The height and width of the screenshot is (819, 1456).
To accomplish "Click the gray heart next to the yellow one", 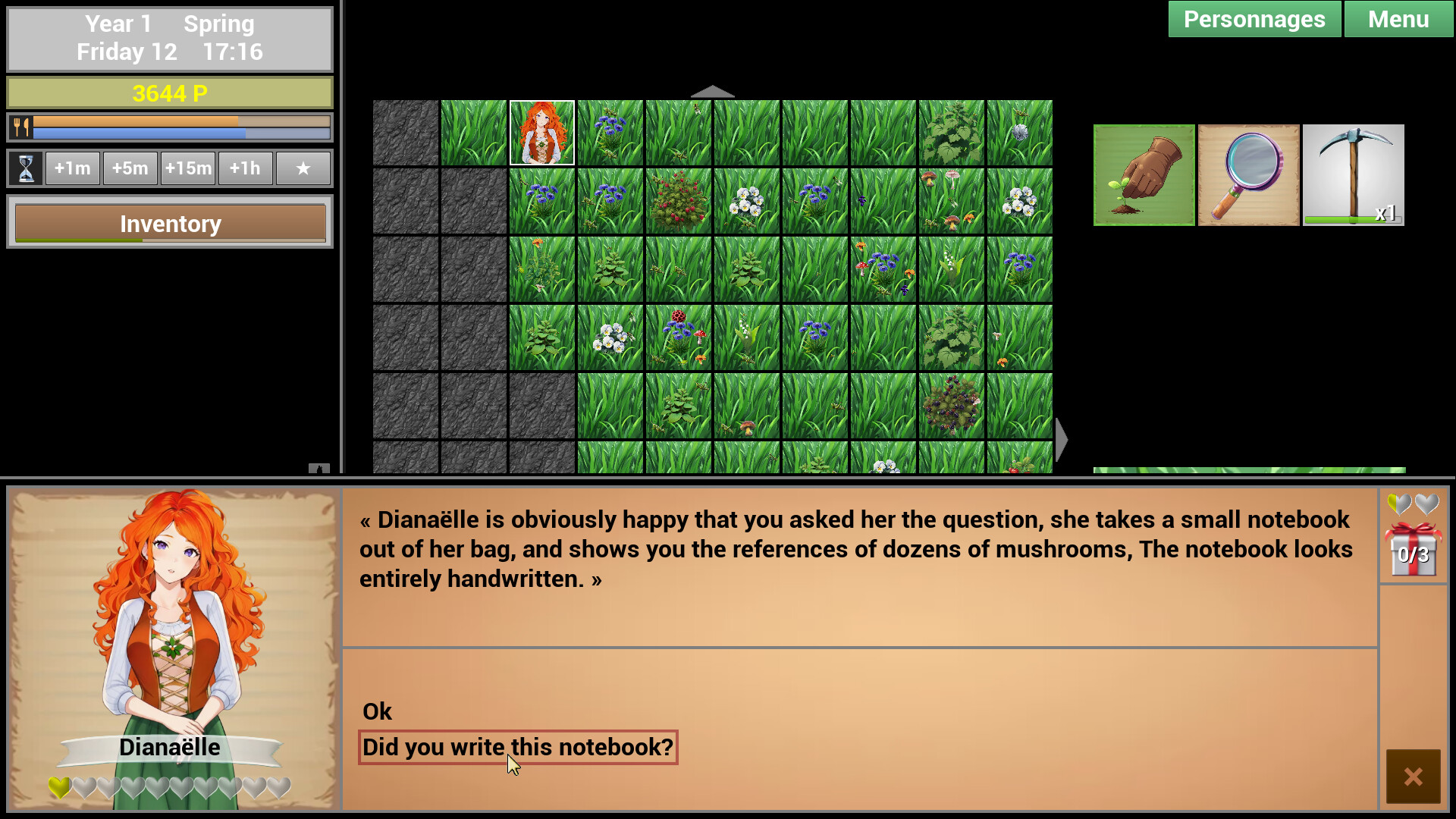I will tap(1426, 502).
